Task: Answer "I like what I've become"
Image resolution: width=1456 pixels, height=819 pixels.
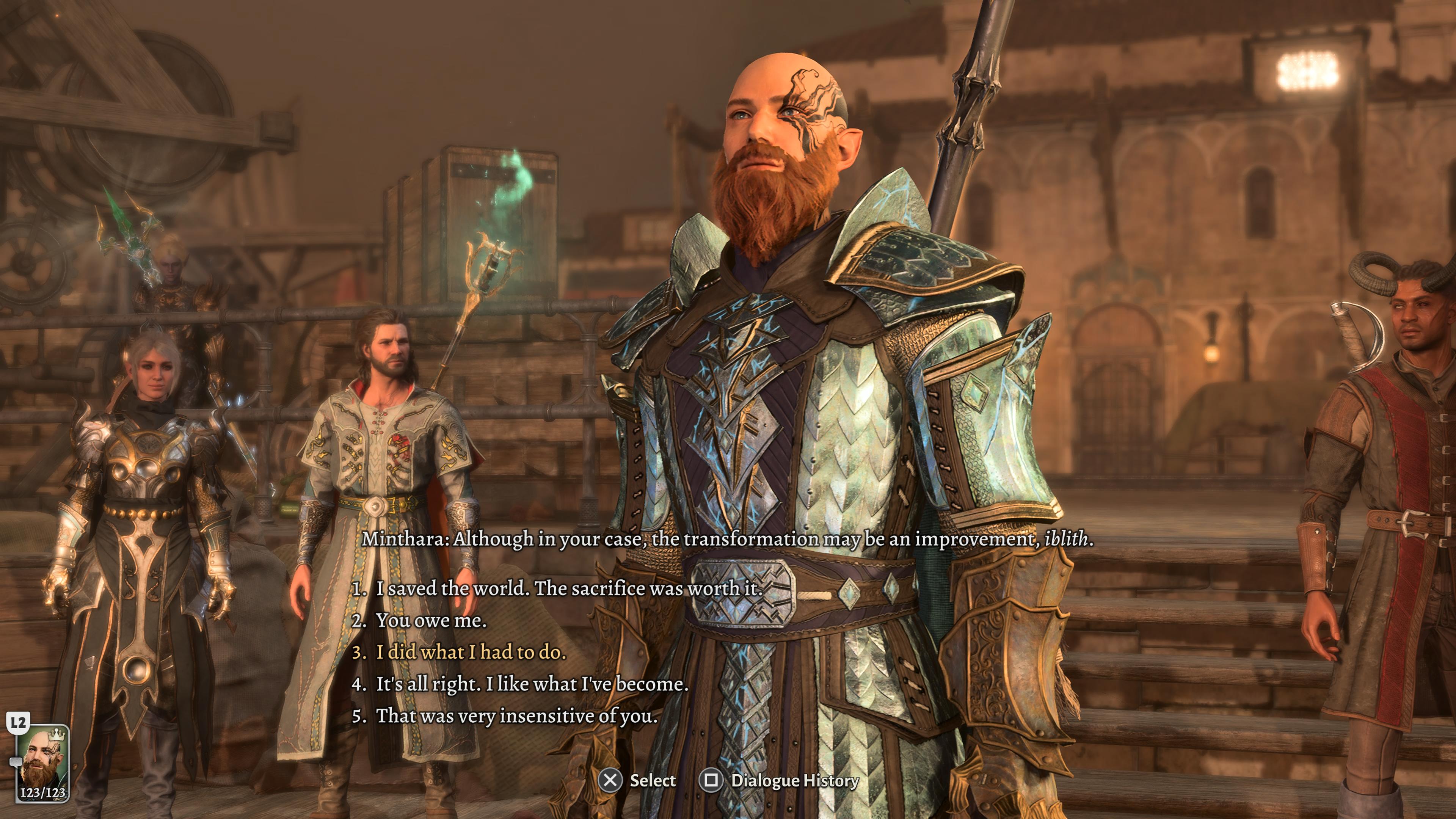Action: click(532, 684)
